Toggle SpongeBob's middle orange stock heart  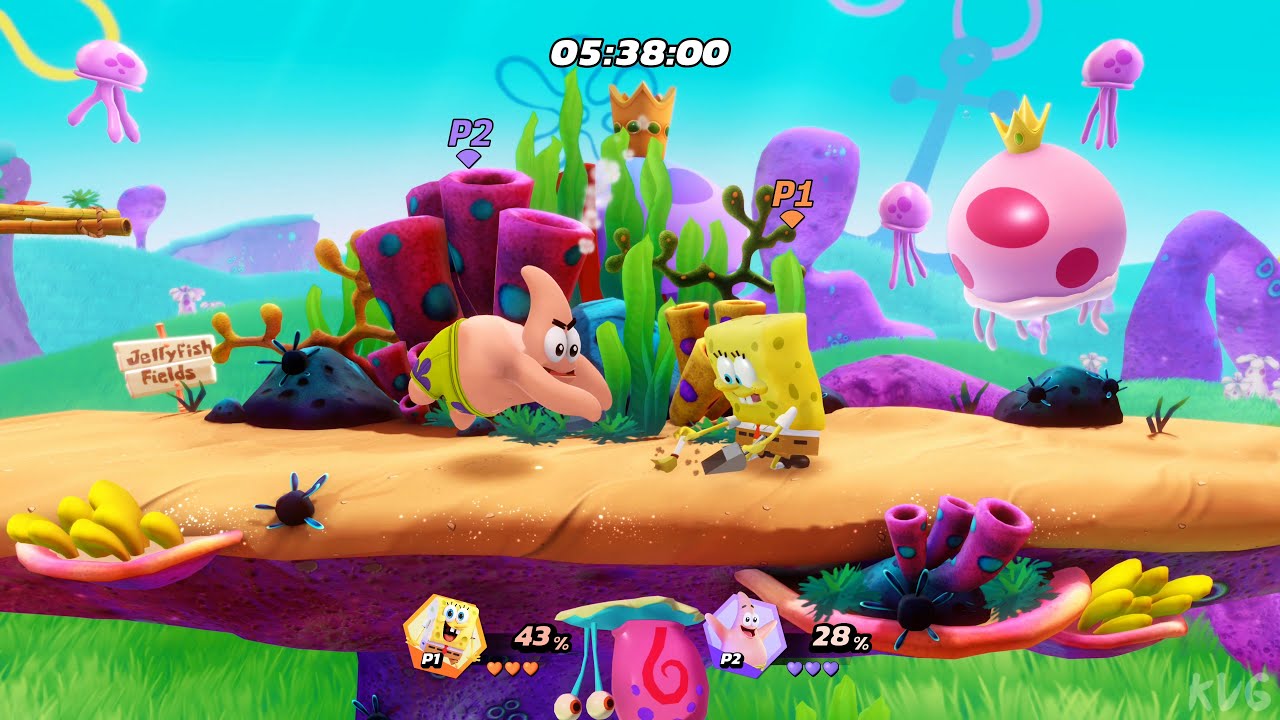512,668
